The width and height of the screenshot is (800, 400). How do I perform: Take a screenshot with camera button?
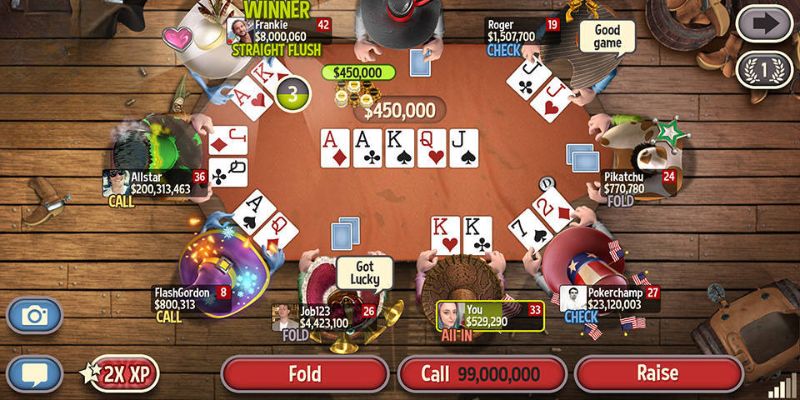35,316
